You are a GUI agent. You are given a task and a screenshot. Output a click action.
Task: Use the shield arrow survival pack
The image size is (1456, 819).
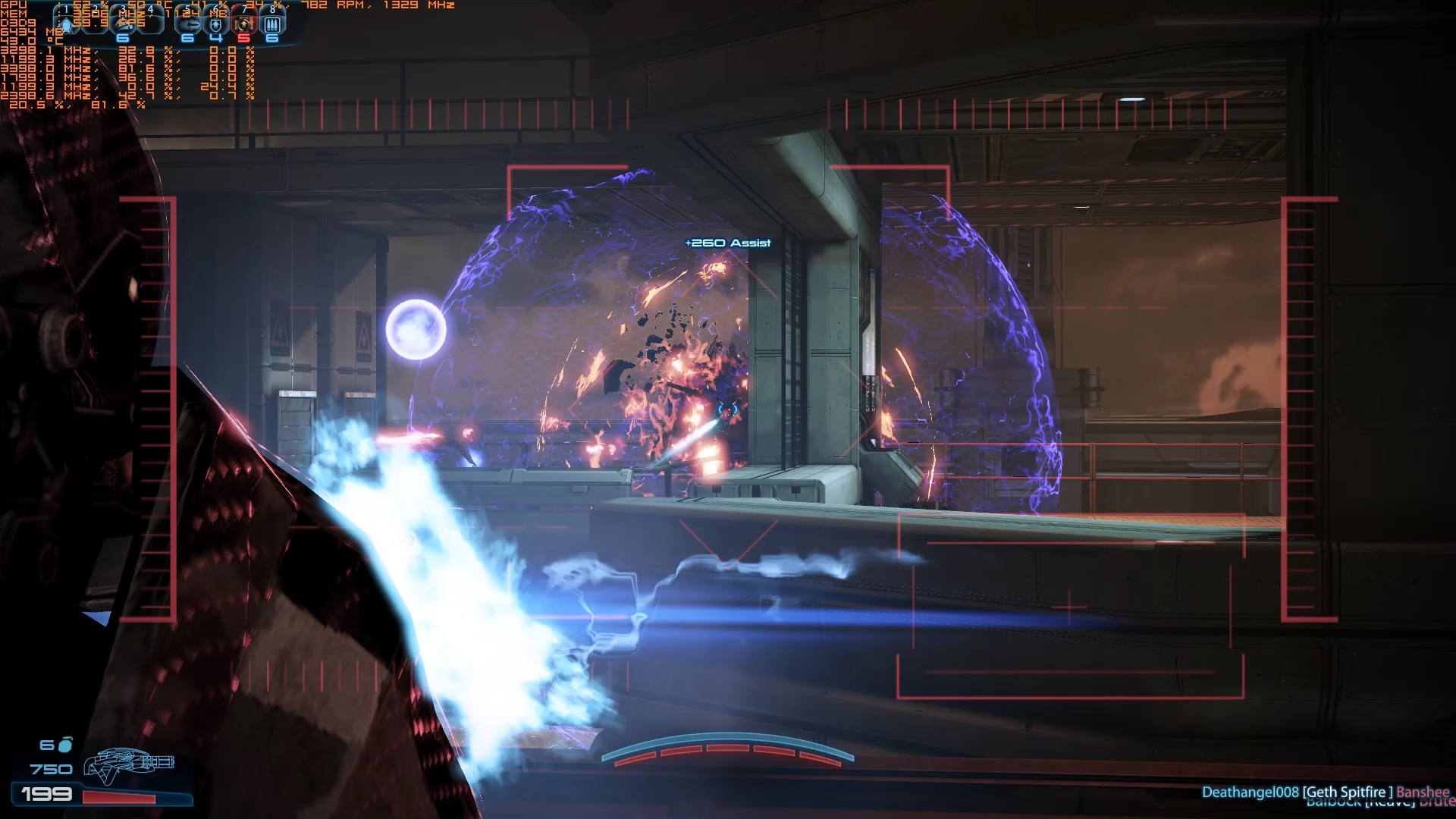point(216,24)
